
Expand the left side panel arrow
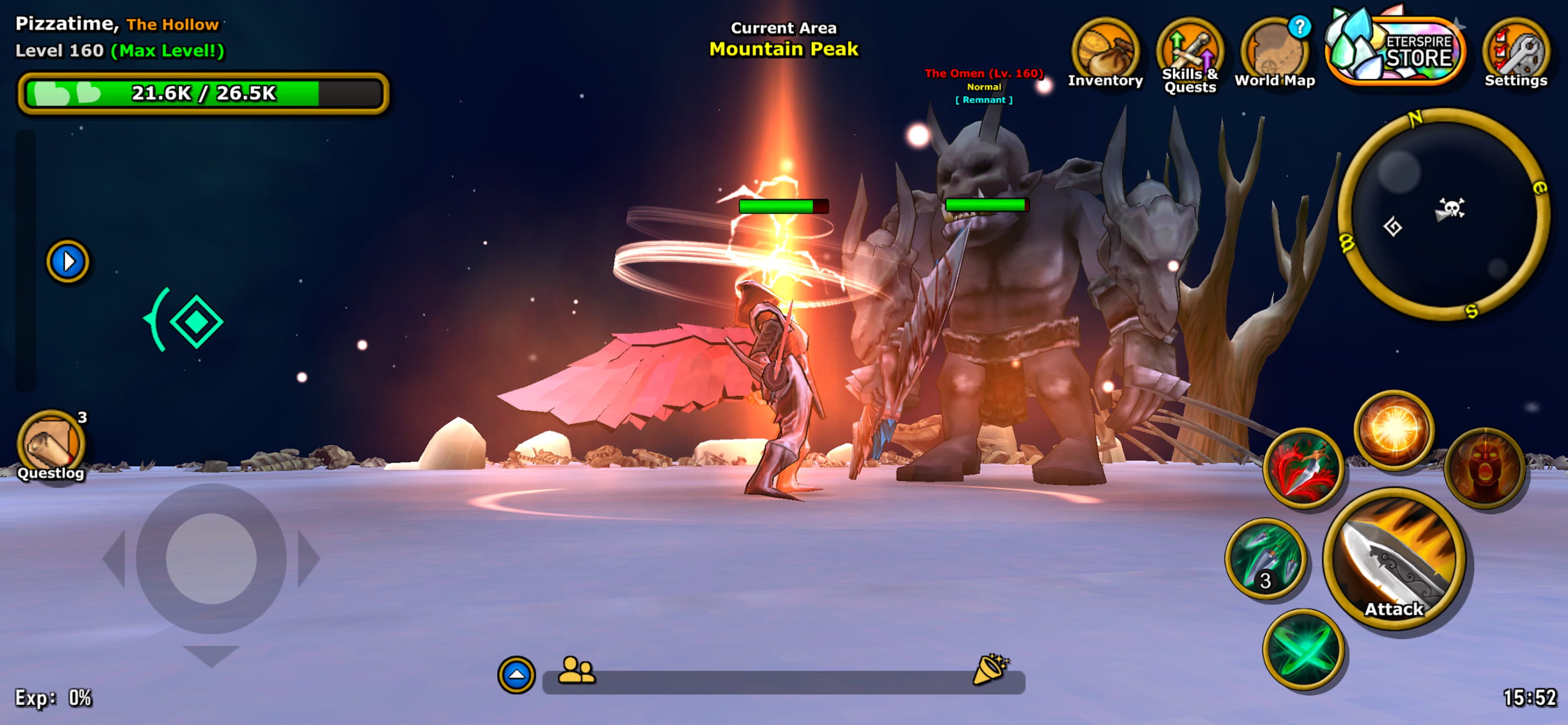[x=67, y=262]
